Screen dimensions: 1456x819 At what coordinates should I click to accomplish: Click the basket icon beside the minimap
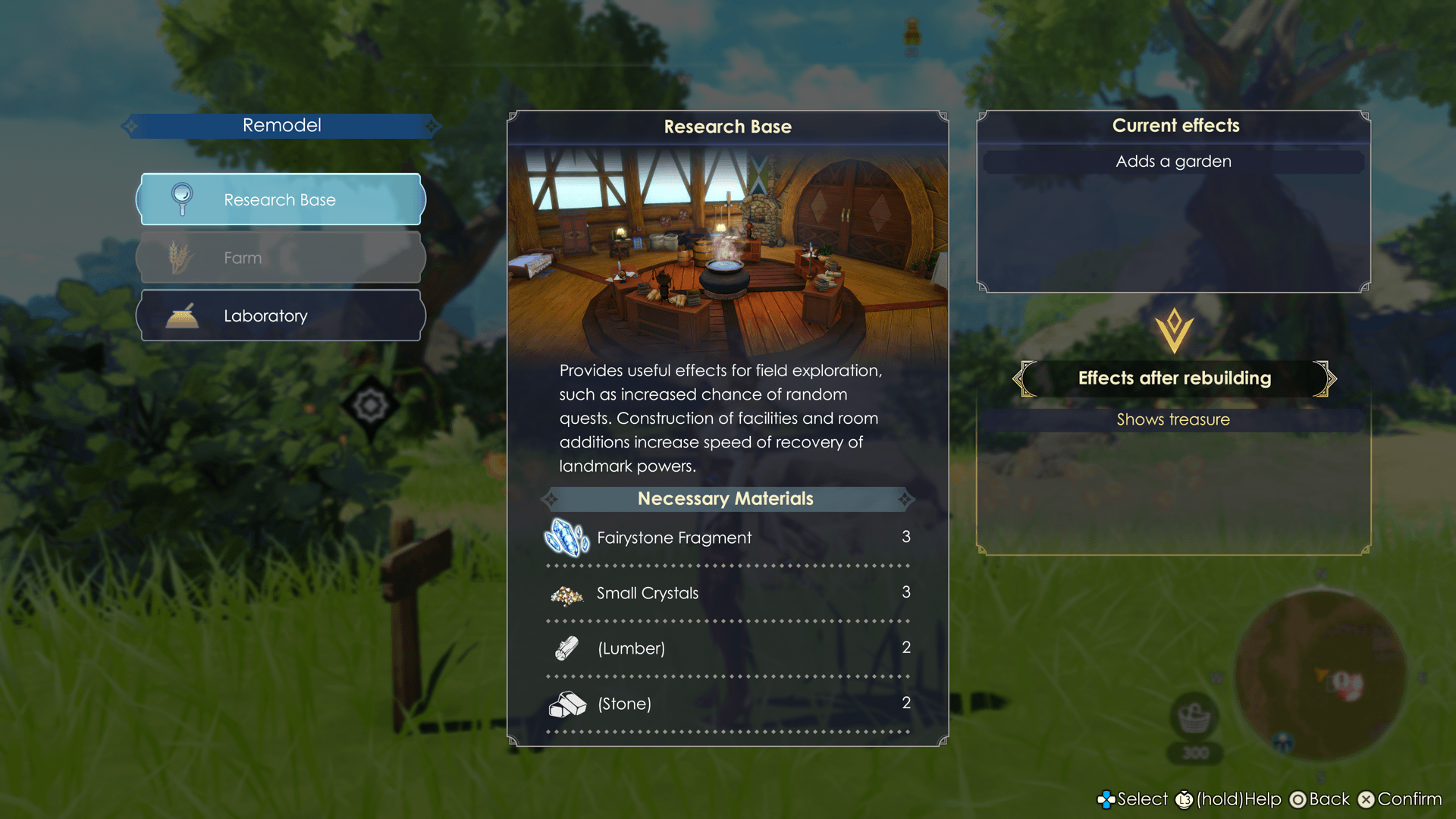coord(1194,717)
